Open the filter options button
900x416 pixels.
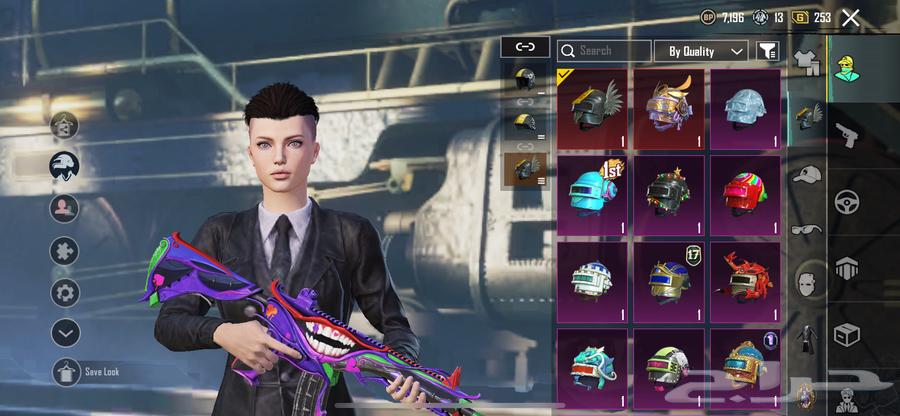coord(767,50)
